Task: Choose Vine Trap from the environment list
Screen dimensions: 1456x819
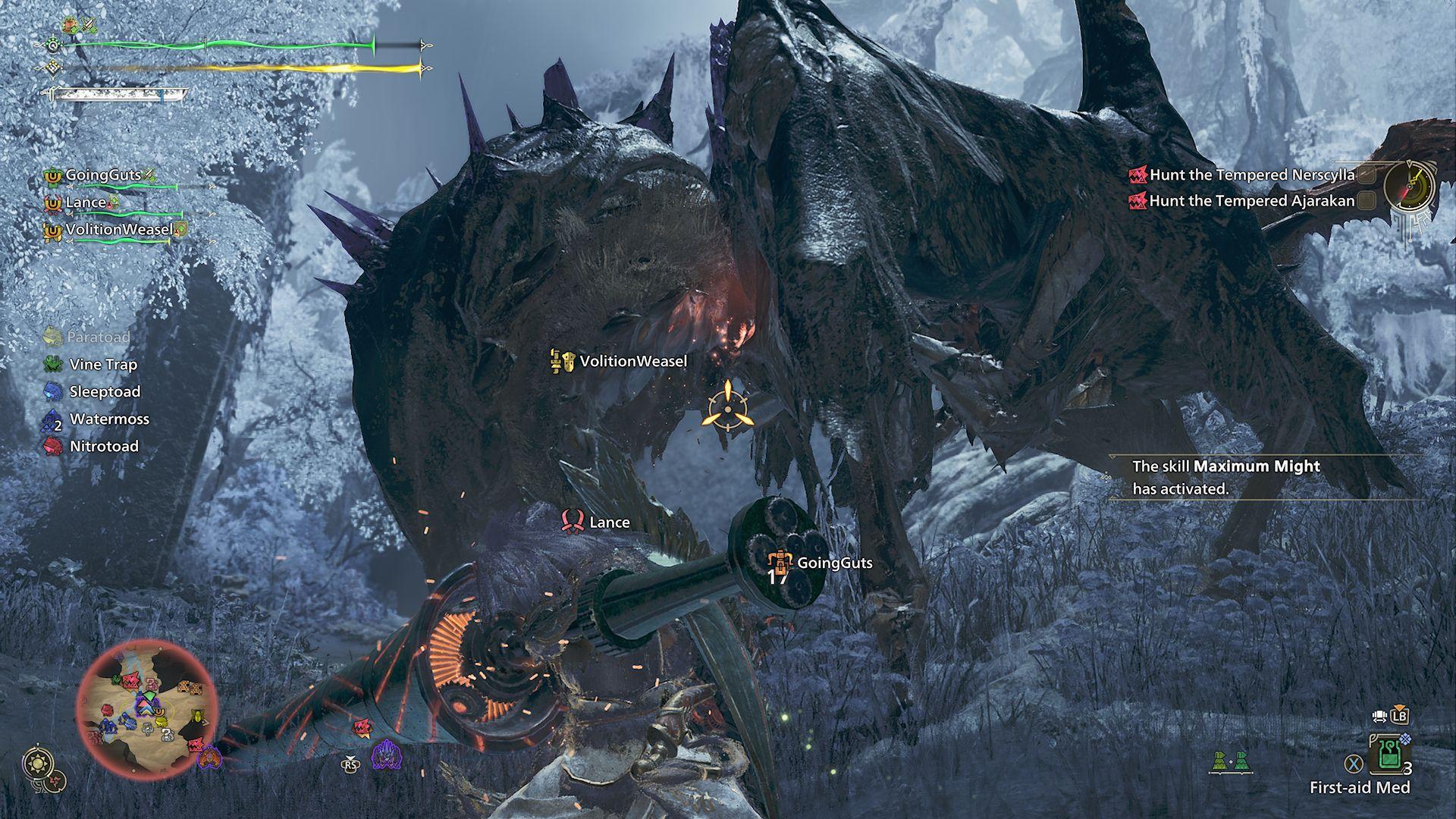Action: pyautogui.click(x=103, y=365)
